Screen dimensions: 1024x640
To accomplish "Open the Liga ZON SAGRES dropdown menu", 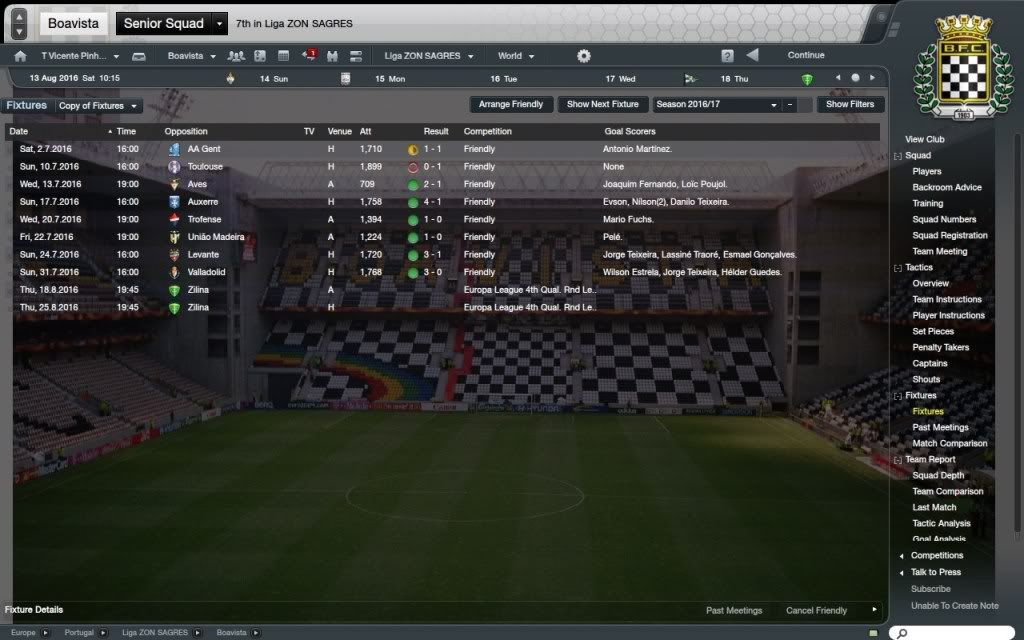I will point(429,56).
